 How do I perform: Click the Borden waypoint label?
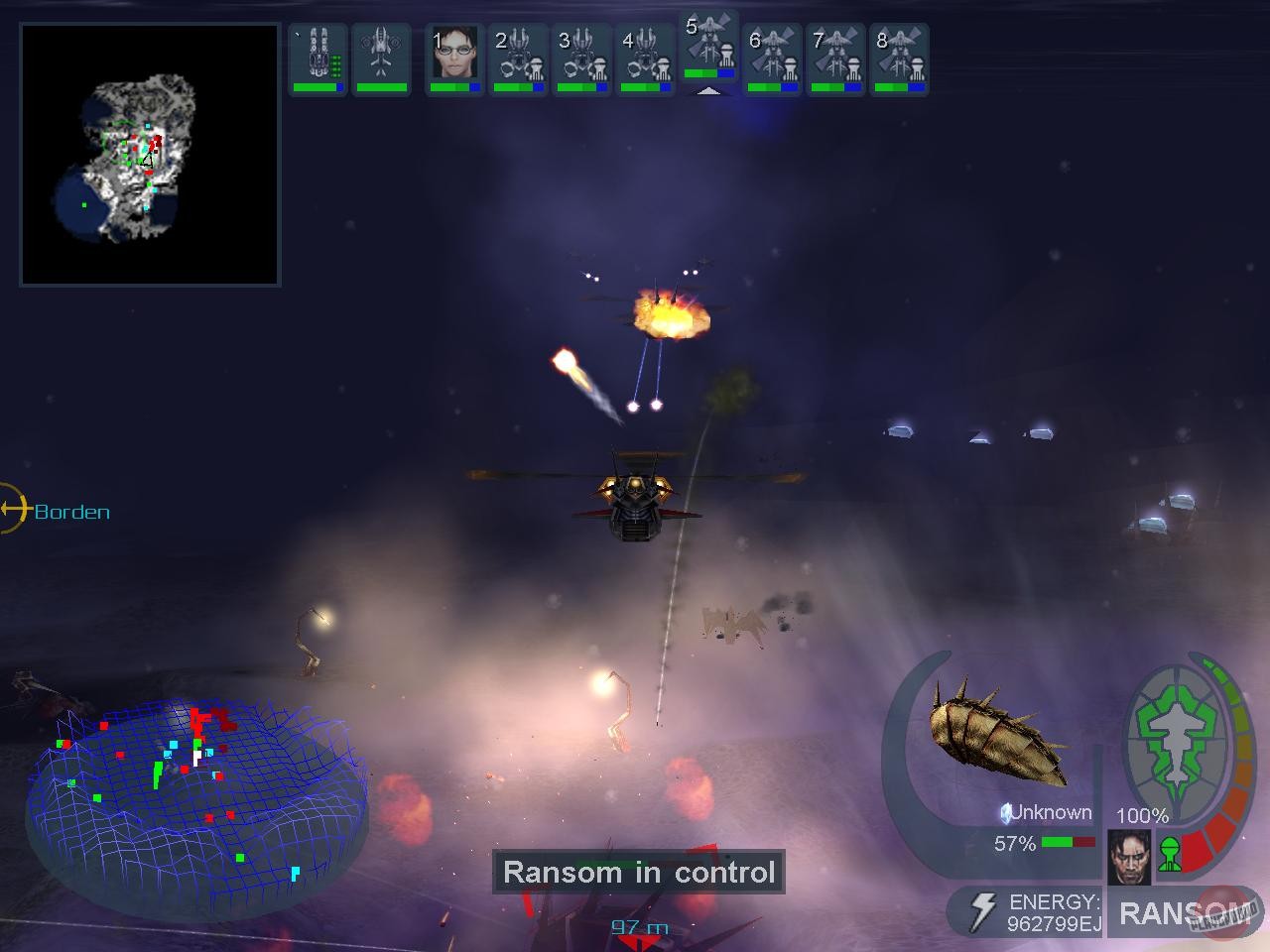point(71,512)
